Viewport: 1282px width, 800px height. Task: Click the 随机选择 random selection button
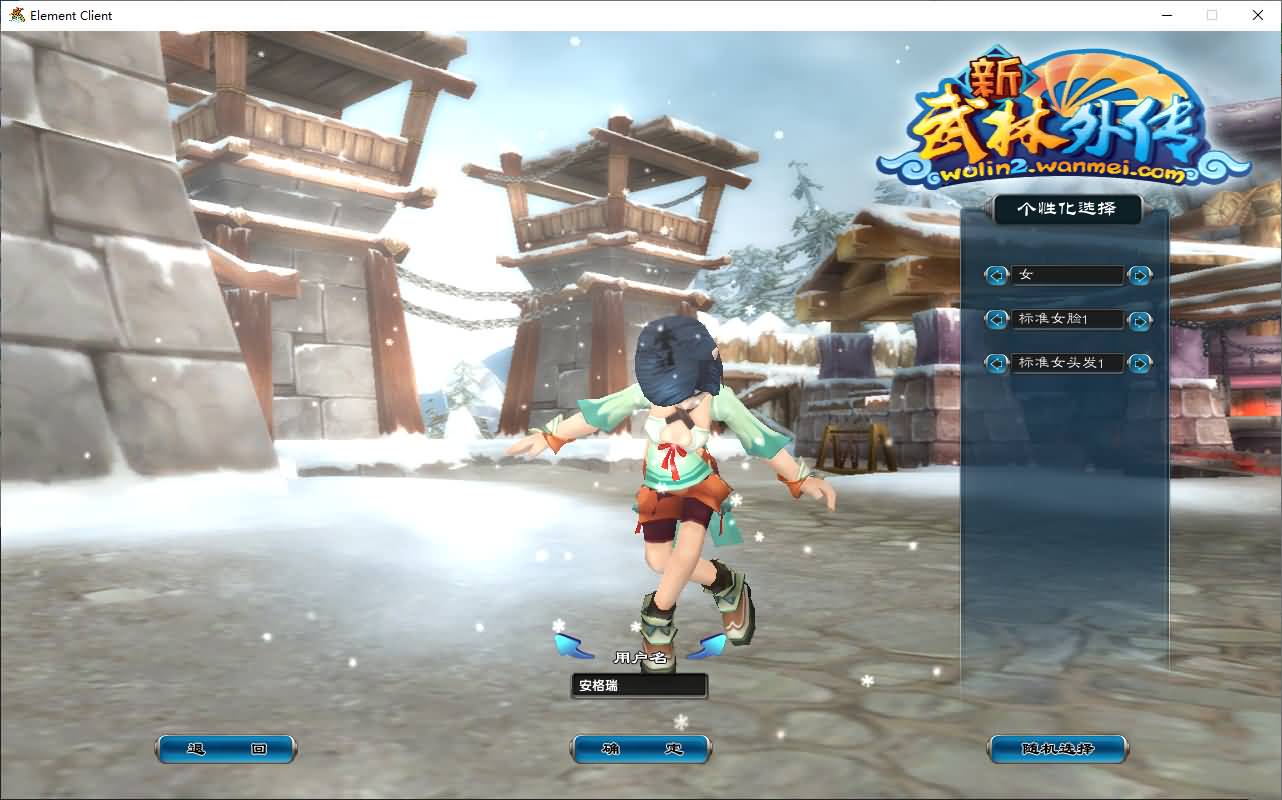pos(1057,748)
